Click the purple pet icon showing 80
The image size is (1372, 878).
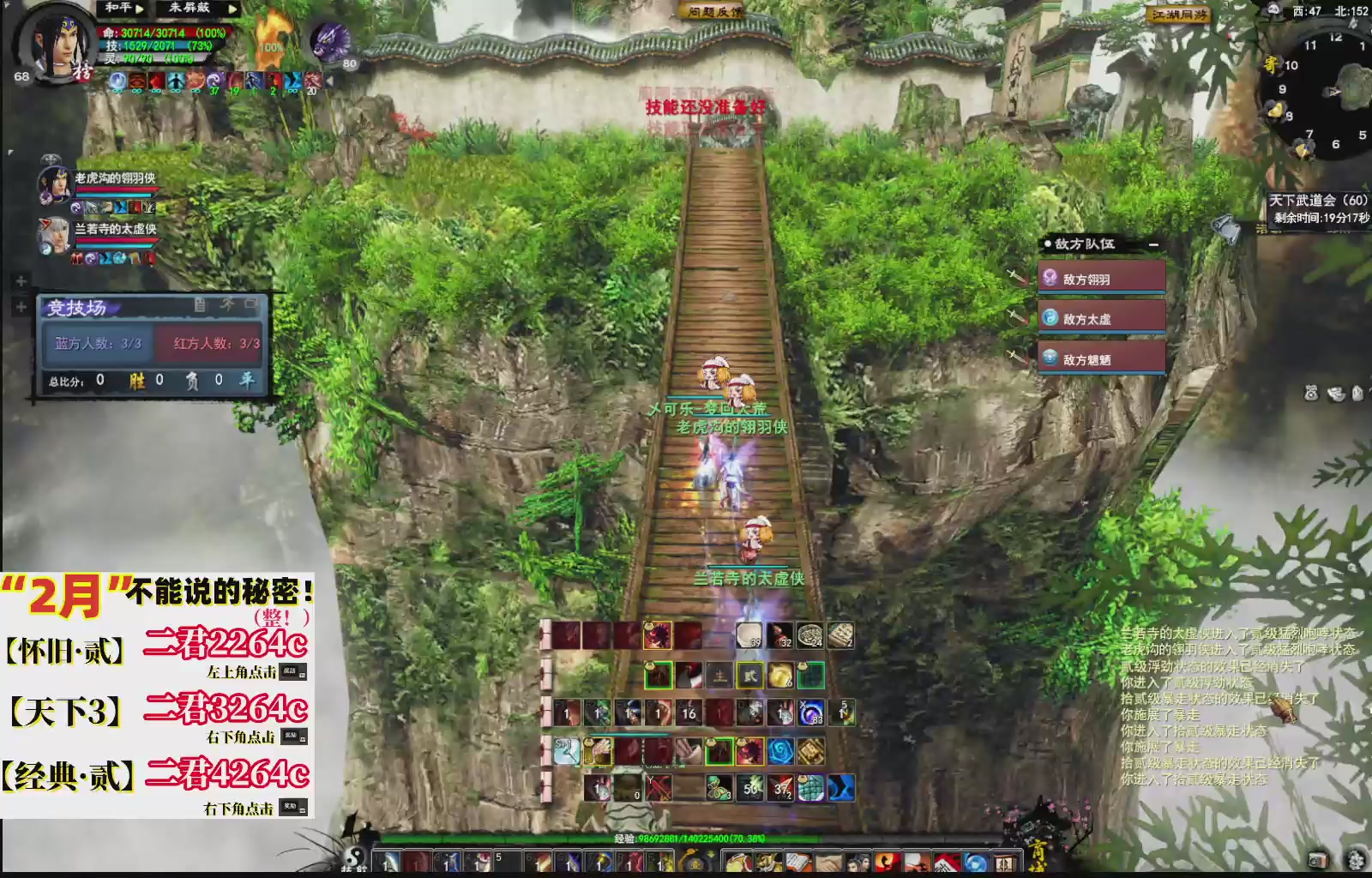[x=329, y=43]
